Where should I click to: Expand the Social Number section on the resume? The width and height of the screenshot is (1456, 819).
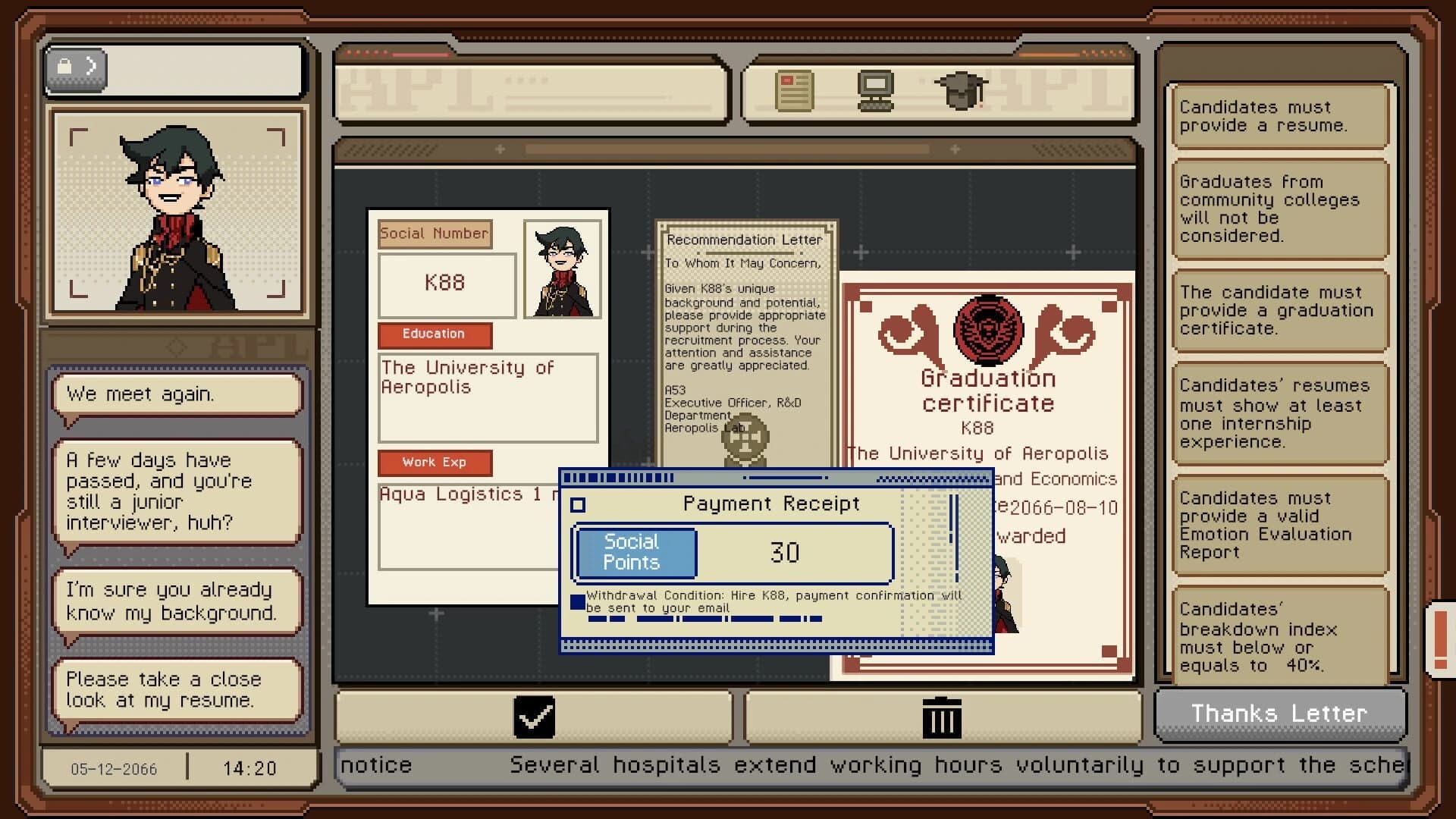pos(434,234)
